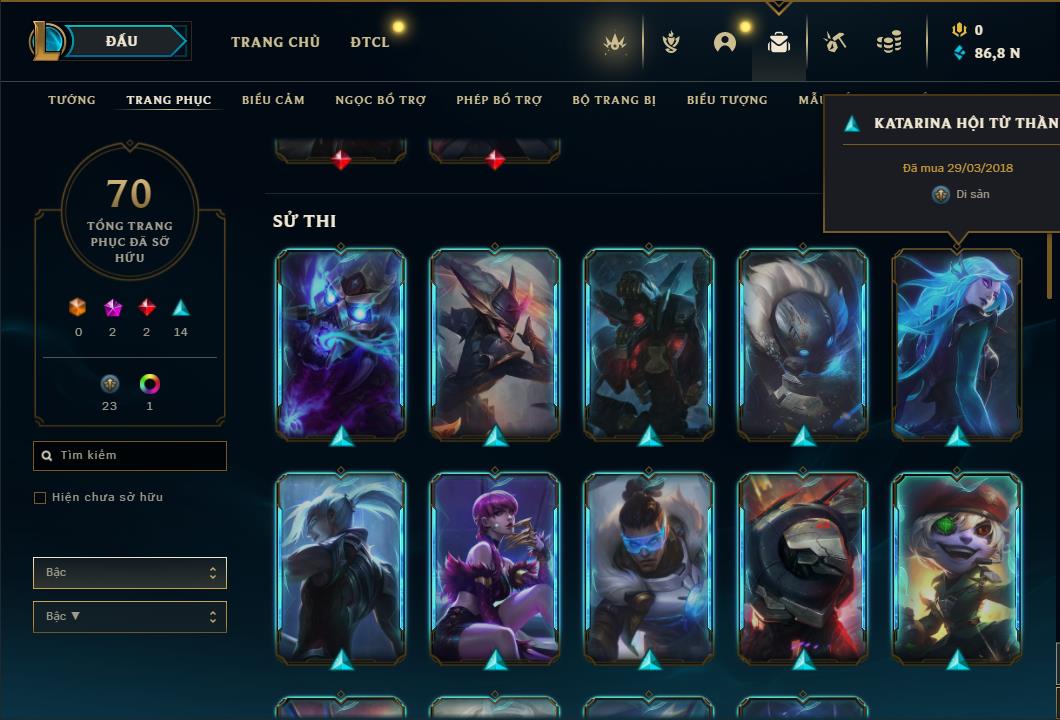
Task: Switch to PHÉP BỔ TRỢ tab
Action: click(x=499, y=100)
